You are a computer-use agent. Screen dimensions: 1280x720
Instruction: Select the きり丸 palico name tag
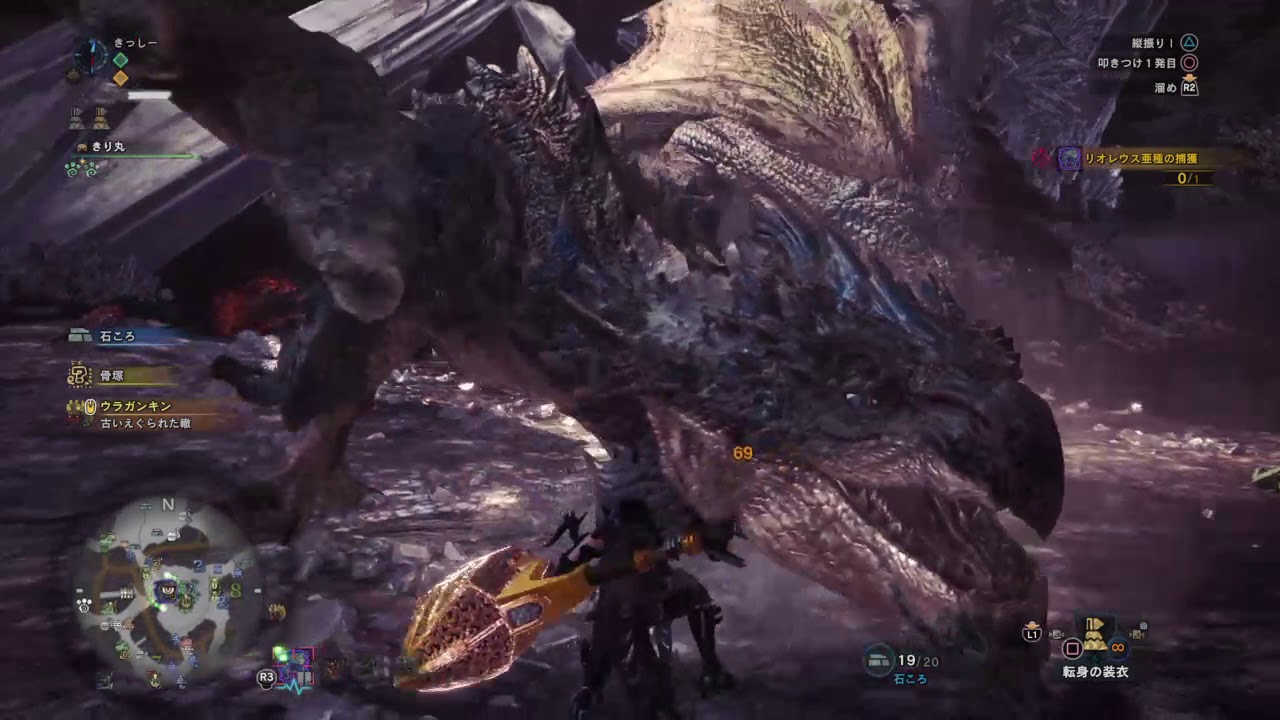107,147
